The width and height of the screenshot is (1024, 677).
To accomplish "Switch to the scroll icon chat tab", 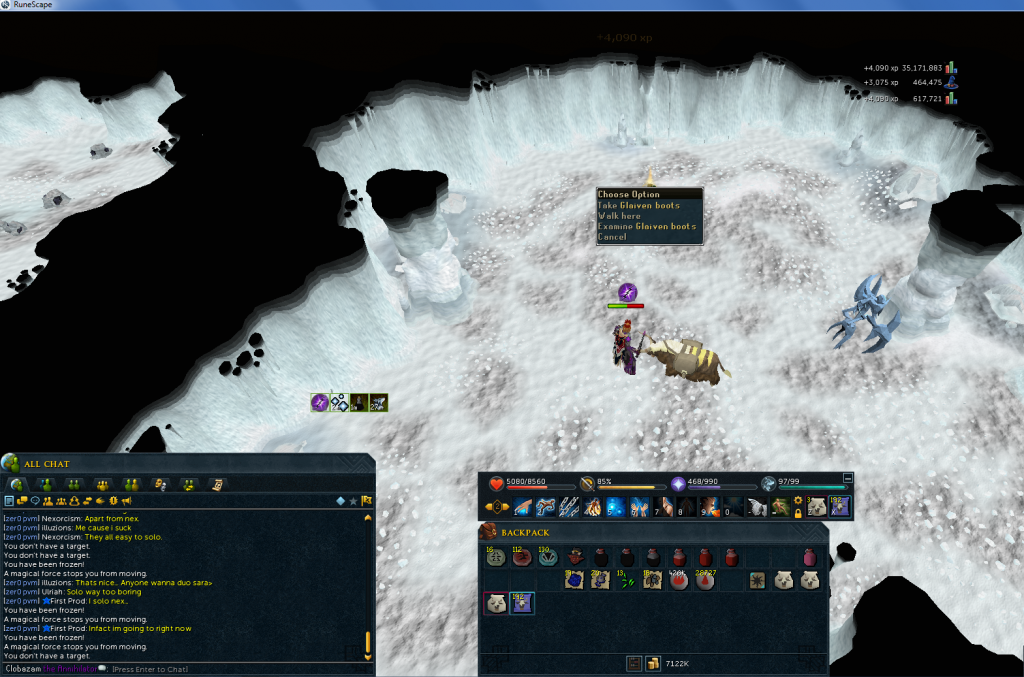I will pyautogui.click(x=217, y=484).
